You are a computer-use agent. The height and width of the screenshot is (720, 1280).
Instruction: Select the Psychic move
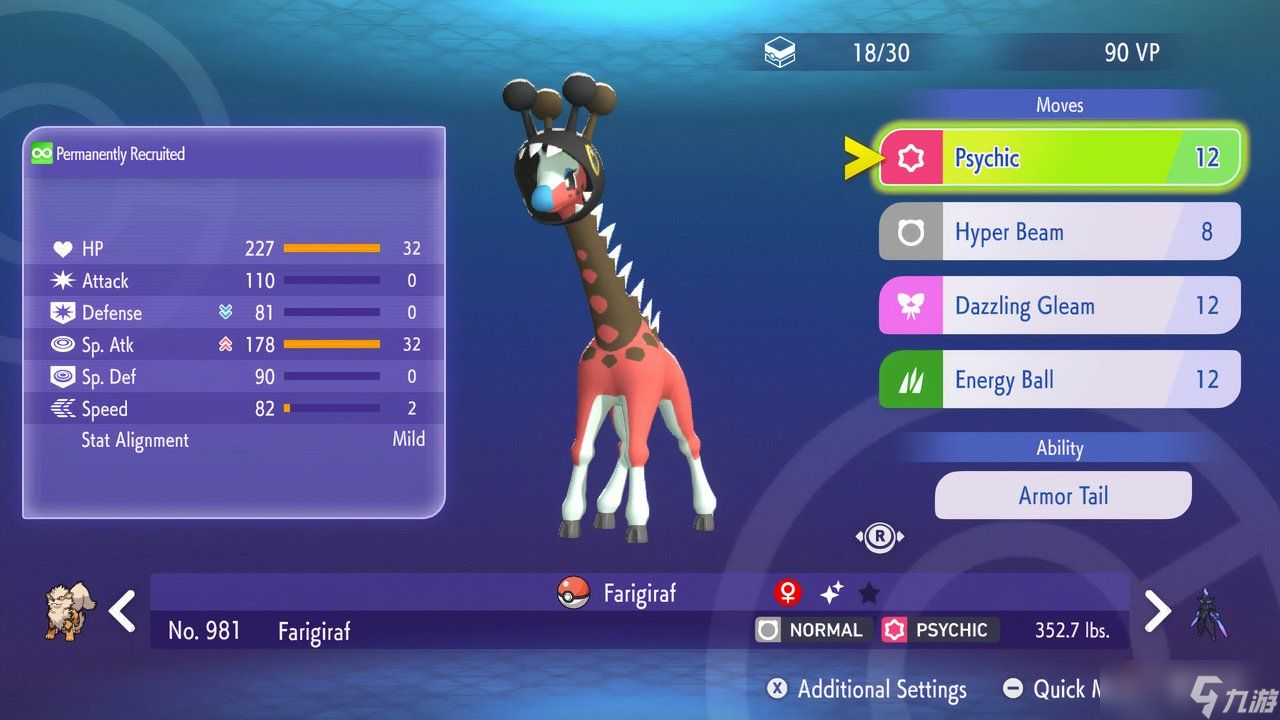(1059, 158)
